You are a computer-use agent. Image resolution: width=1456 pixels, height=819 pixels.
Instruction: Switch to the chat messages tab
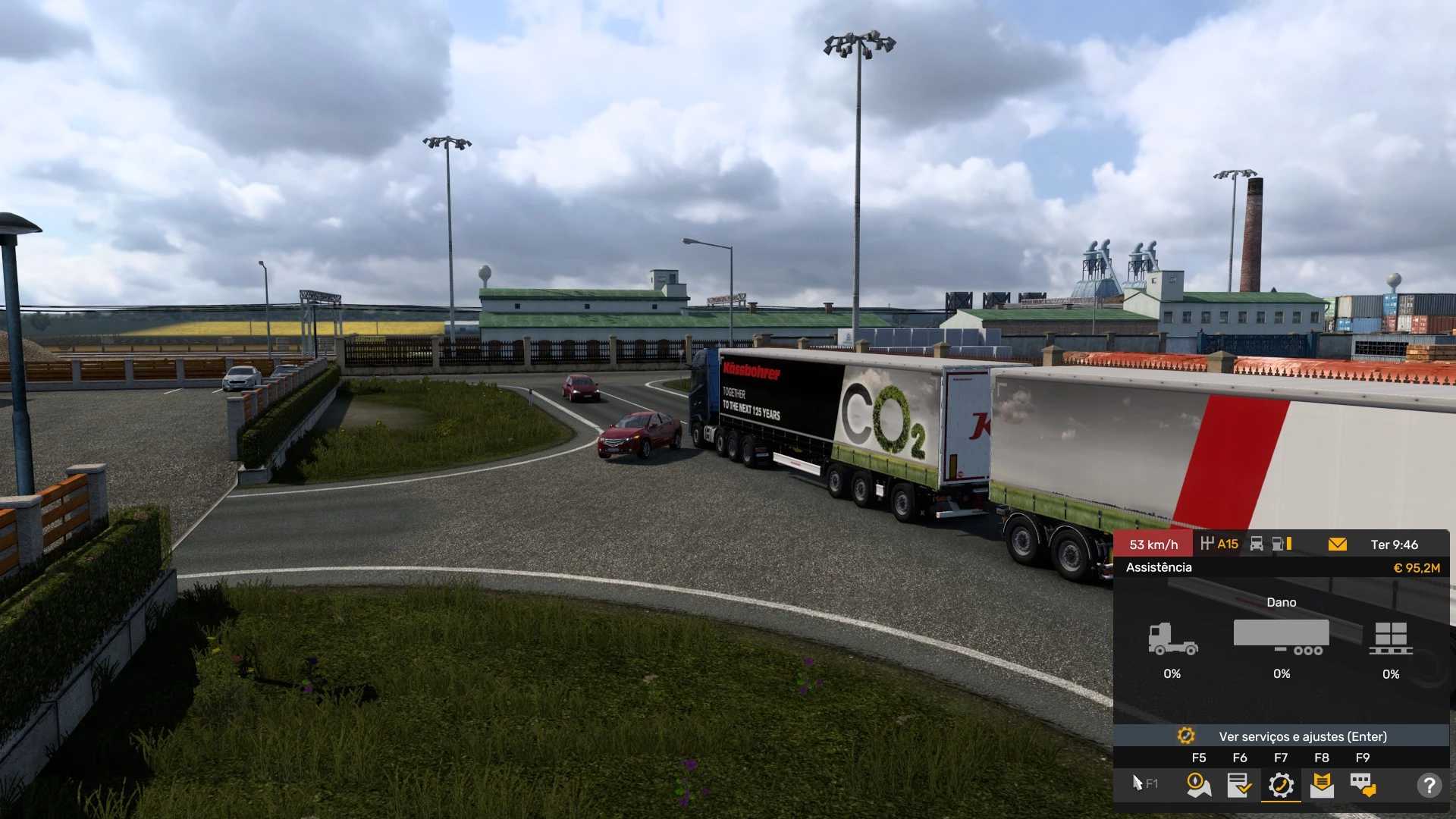(x=1363, y=785)
